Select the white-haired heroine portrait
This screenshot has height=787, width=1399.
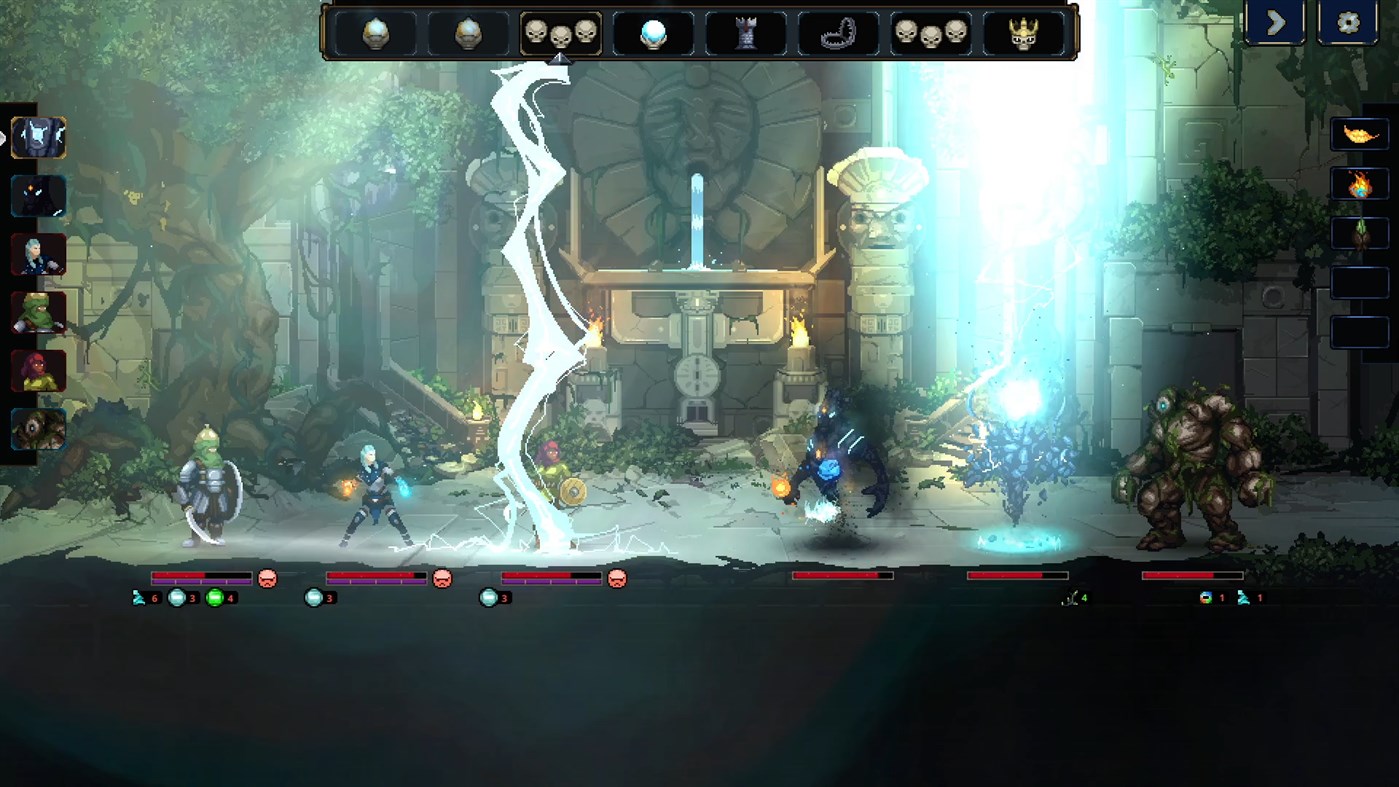tap(39, 254)
